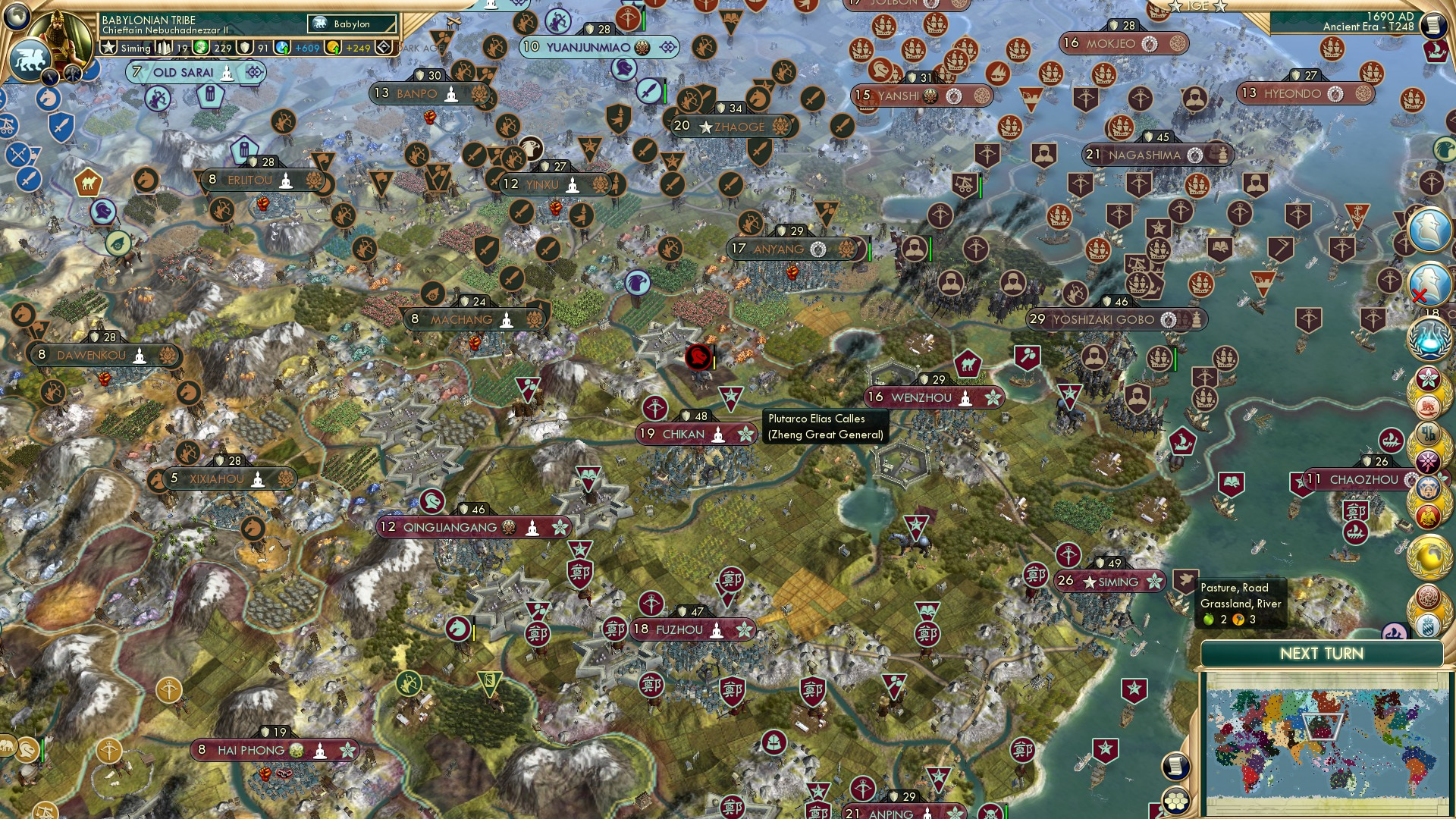This screenshot has width=1456, height=819.
Task: Click the Siming star icon on the resource bar
Action: click(x=109, y=46)
